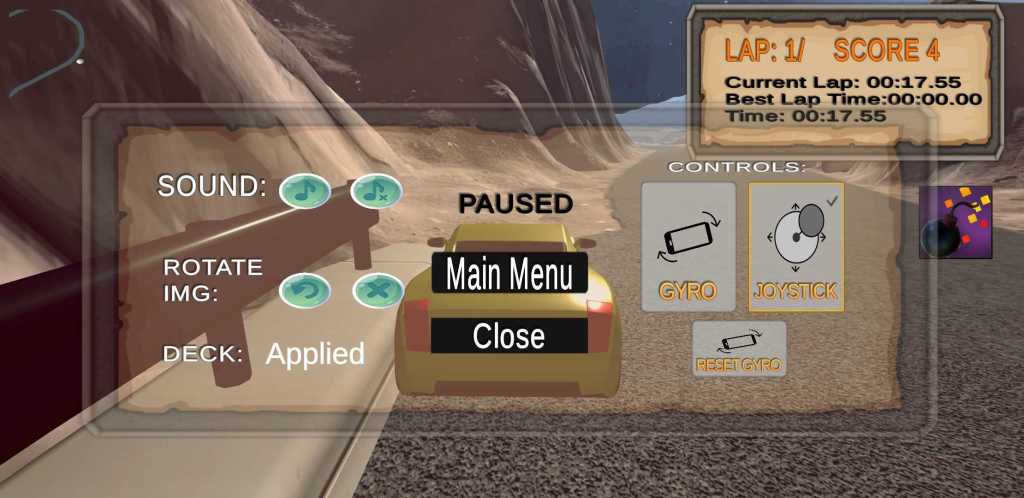The height and width of the screenshot is (498, 1024).
Task: Toggle the Applied deck setting
Action: [314, 353]
